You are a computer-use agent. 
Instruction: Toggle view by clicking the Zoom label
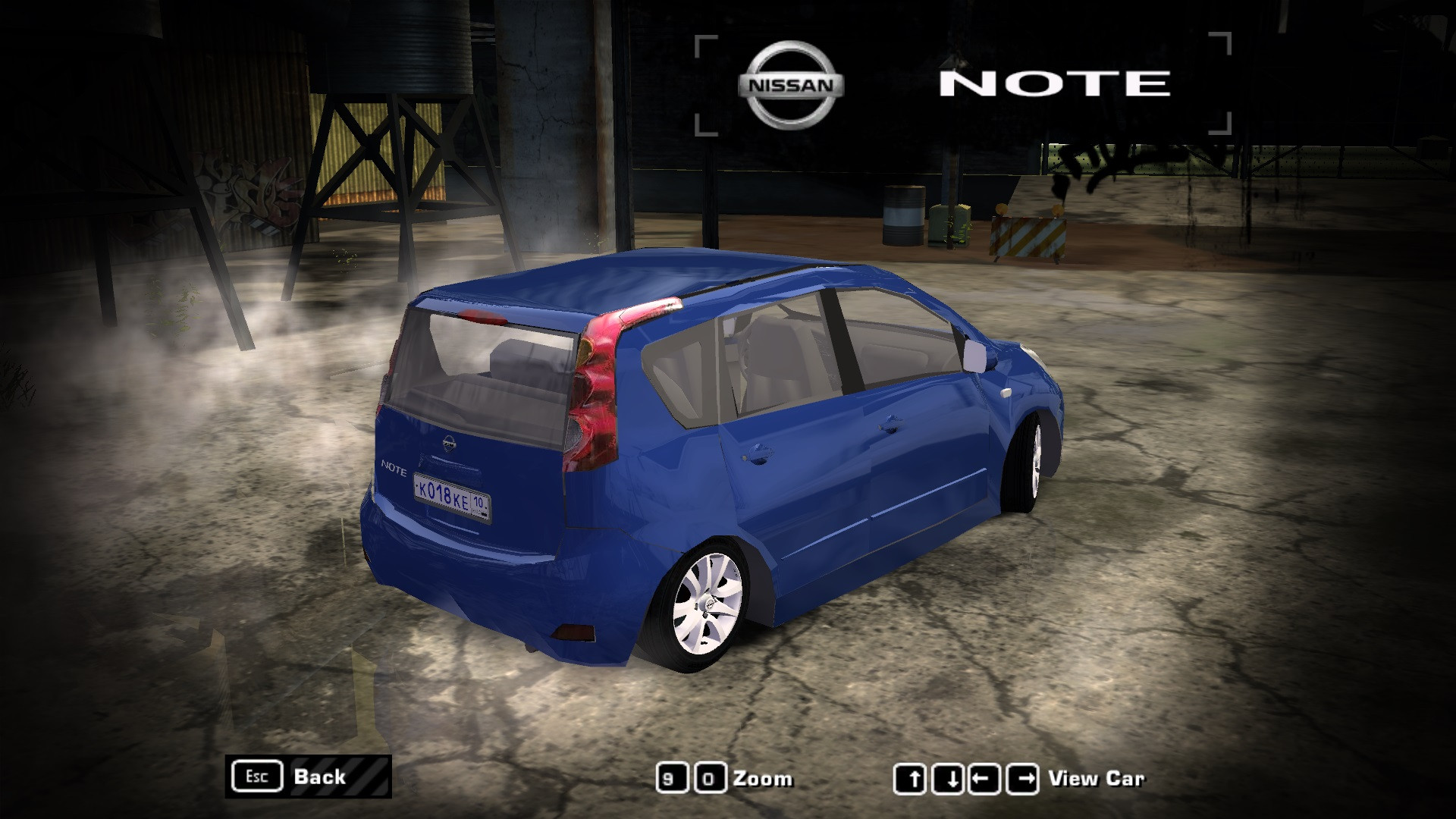pyautogui.click(x=762, y=778)
